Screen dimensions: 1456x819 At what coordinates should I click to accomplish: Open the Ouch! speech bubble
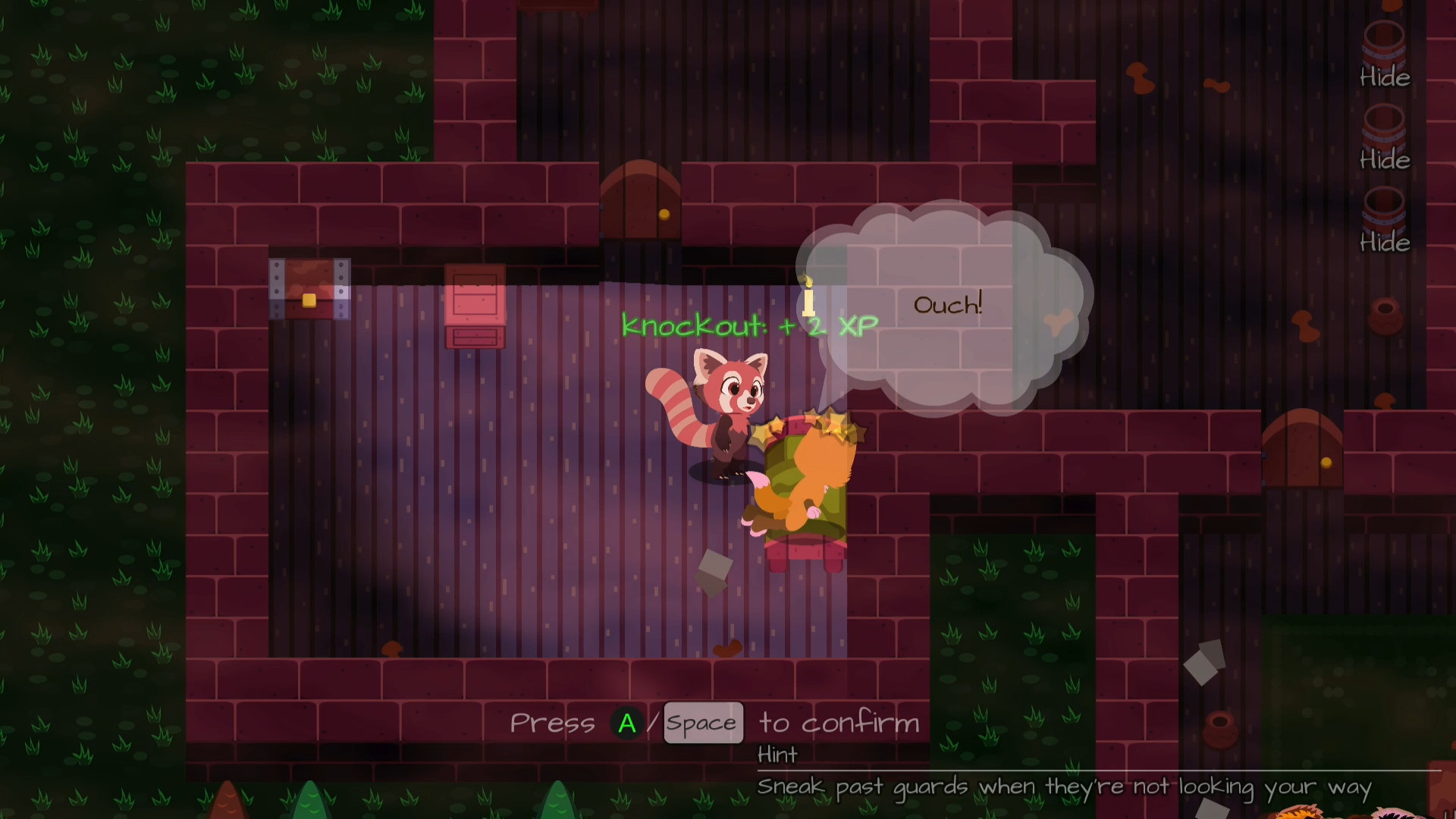pos(946,304)
